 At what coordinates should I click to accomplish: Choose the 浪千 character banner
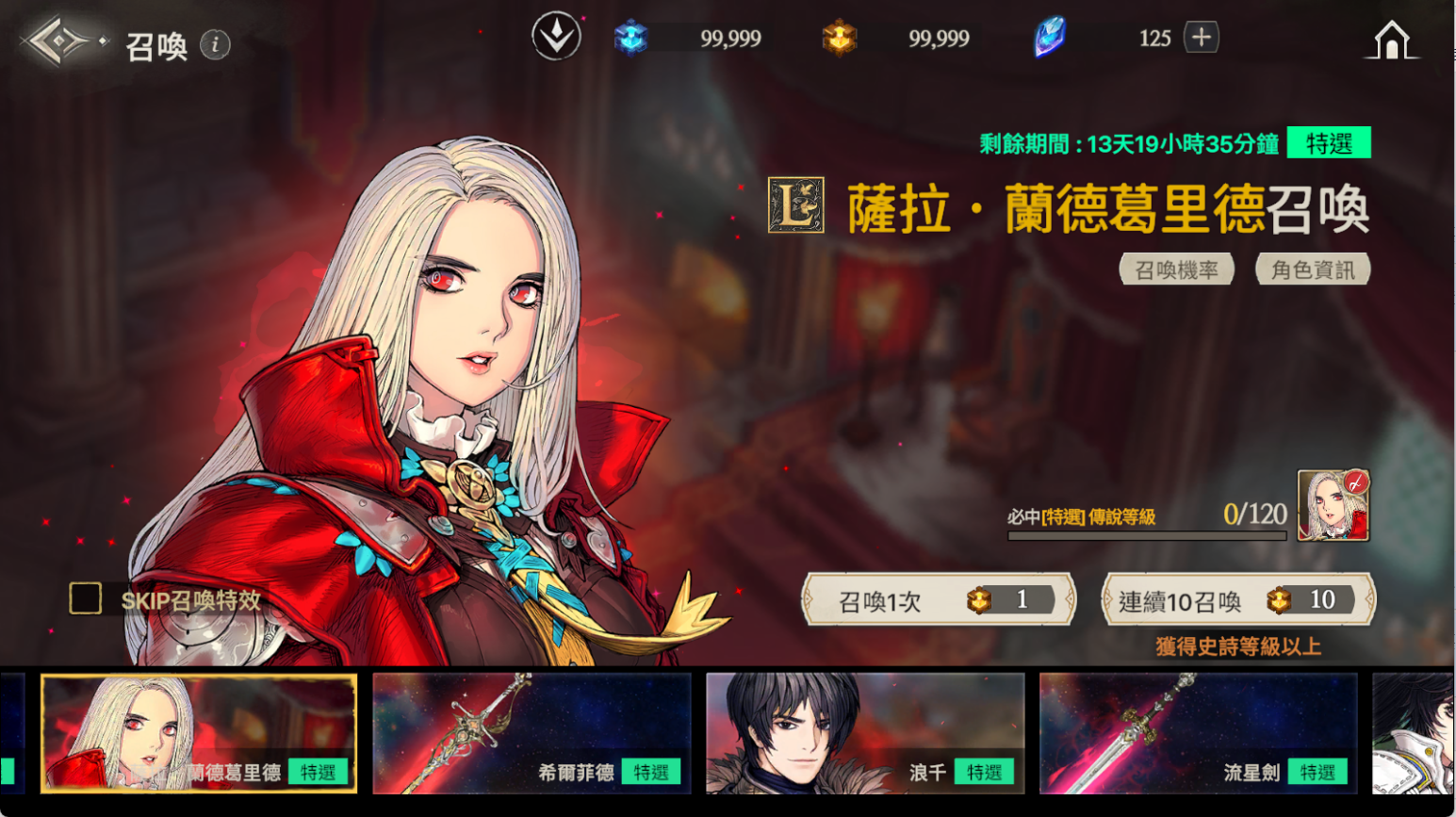pos(865,733)
